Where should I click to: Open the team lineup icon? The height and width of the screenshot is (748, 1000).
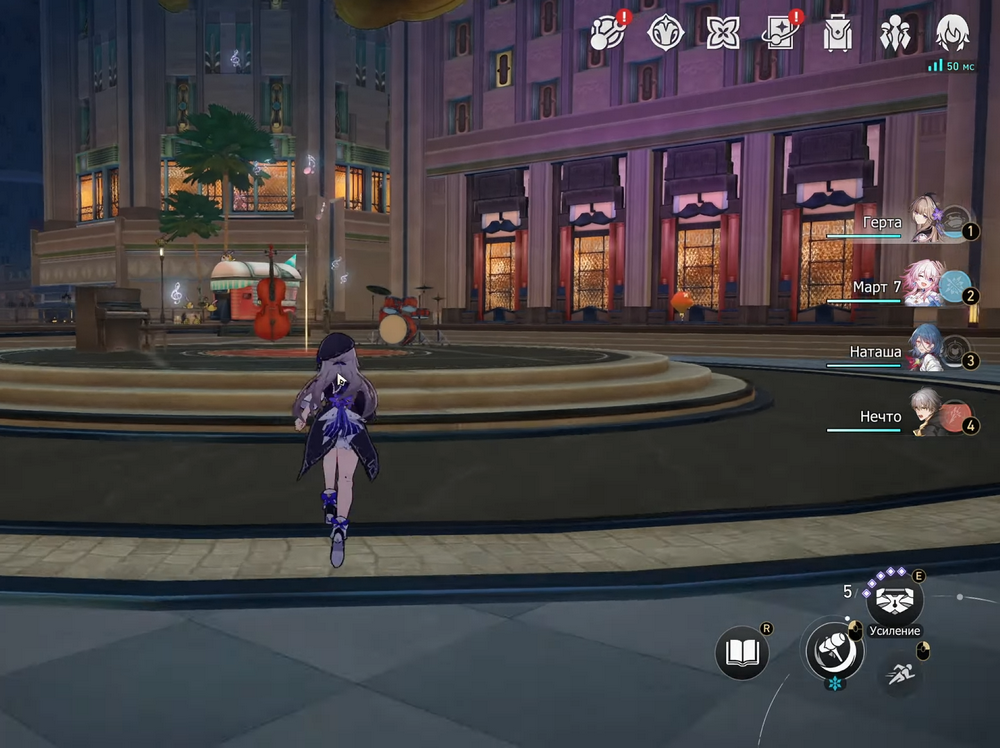tap(894, 33)
